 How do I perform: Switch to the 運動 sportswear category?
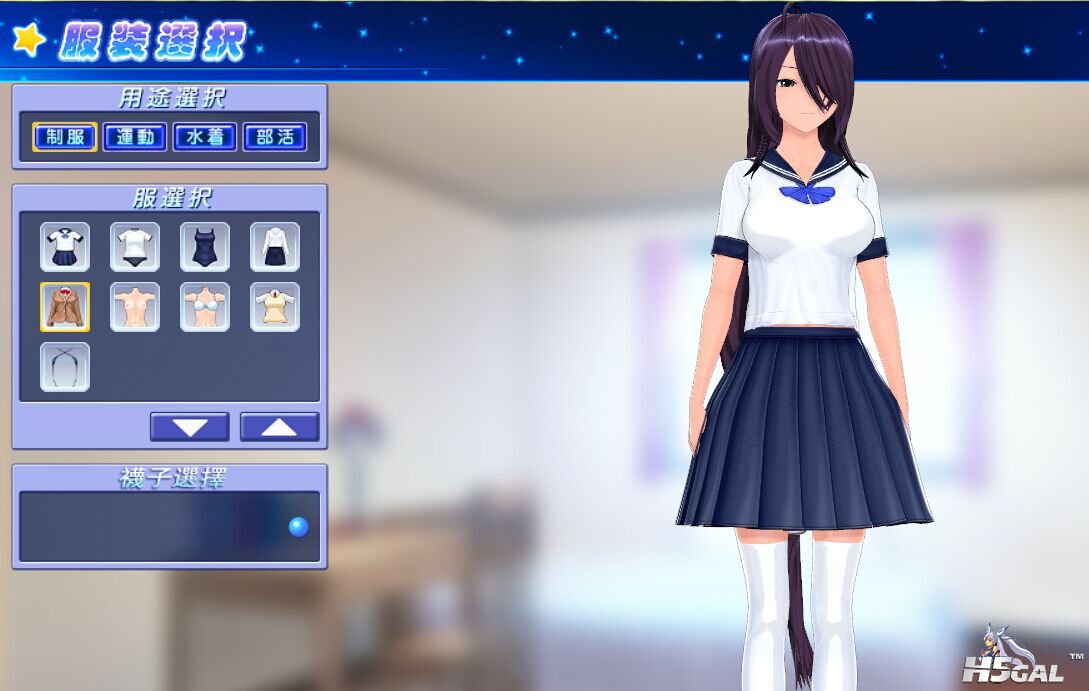click(135, 137)
